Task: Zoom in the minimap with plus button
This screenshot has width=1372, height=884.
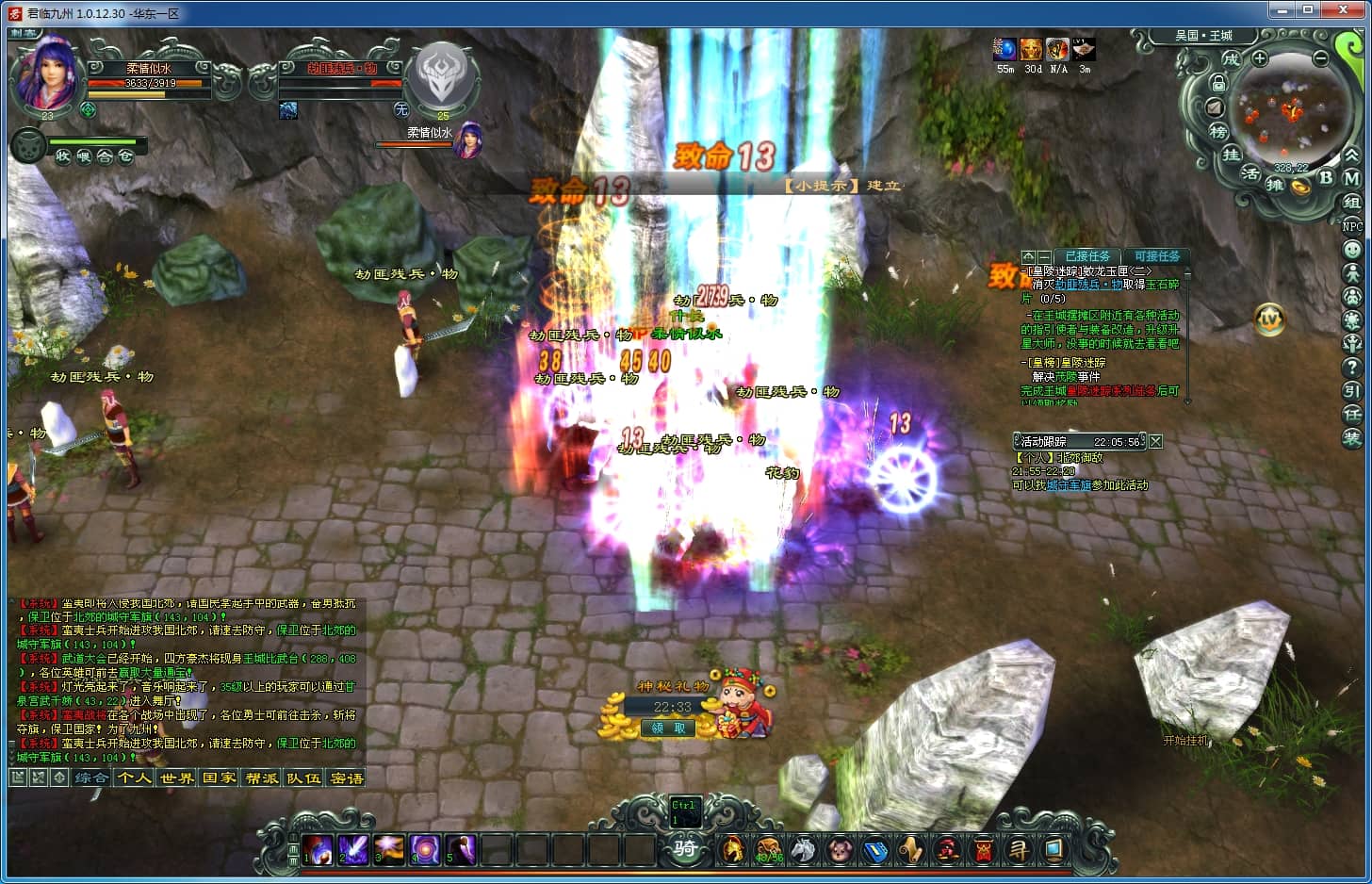Action: (1260, 58)
